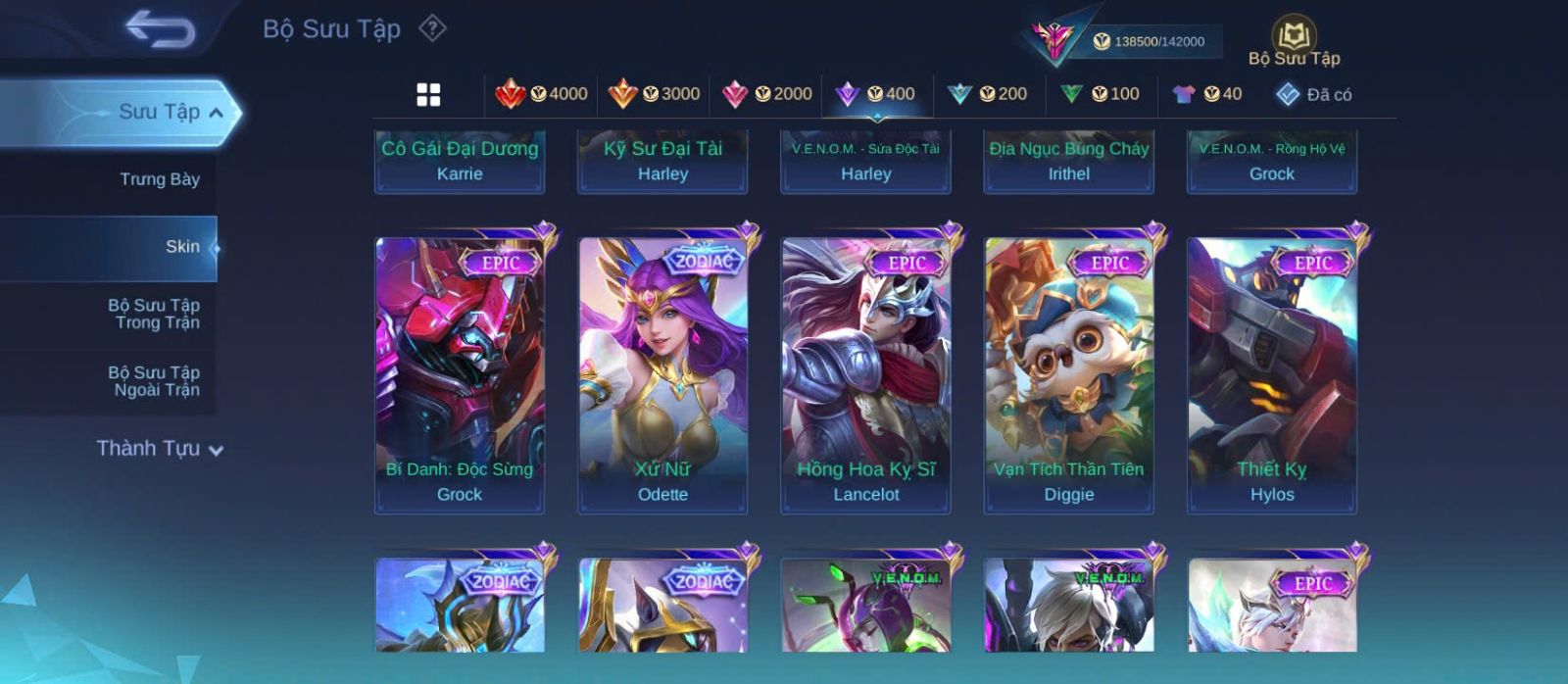Switch to the 100 point tier
Viewport: 1568px width, 684px height.
pyautogui.click(x=1100, y=94)
